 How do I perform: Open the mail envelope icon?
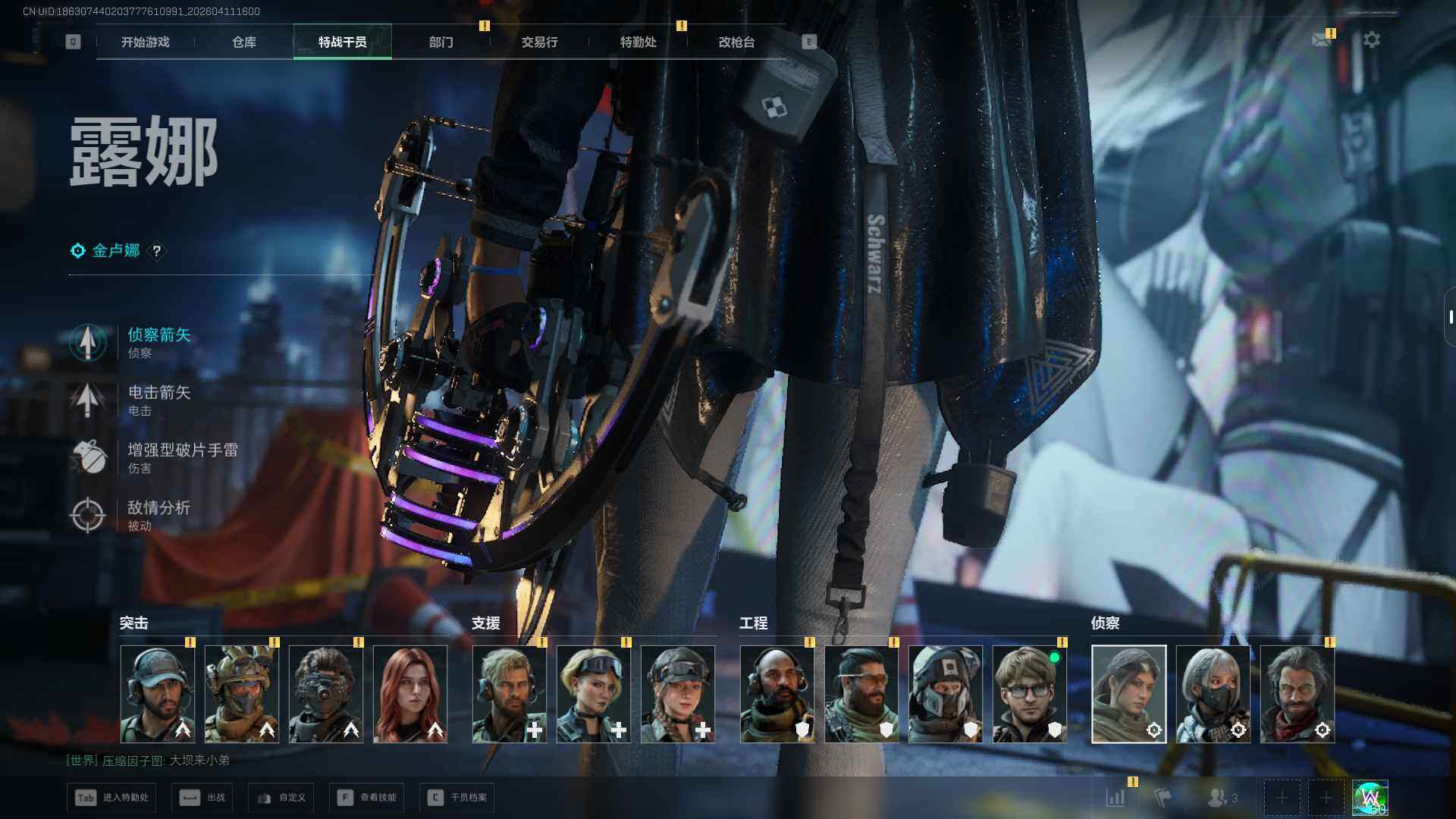coord(1322,39)
